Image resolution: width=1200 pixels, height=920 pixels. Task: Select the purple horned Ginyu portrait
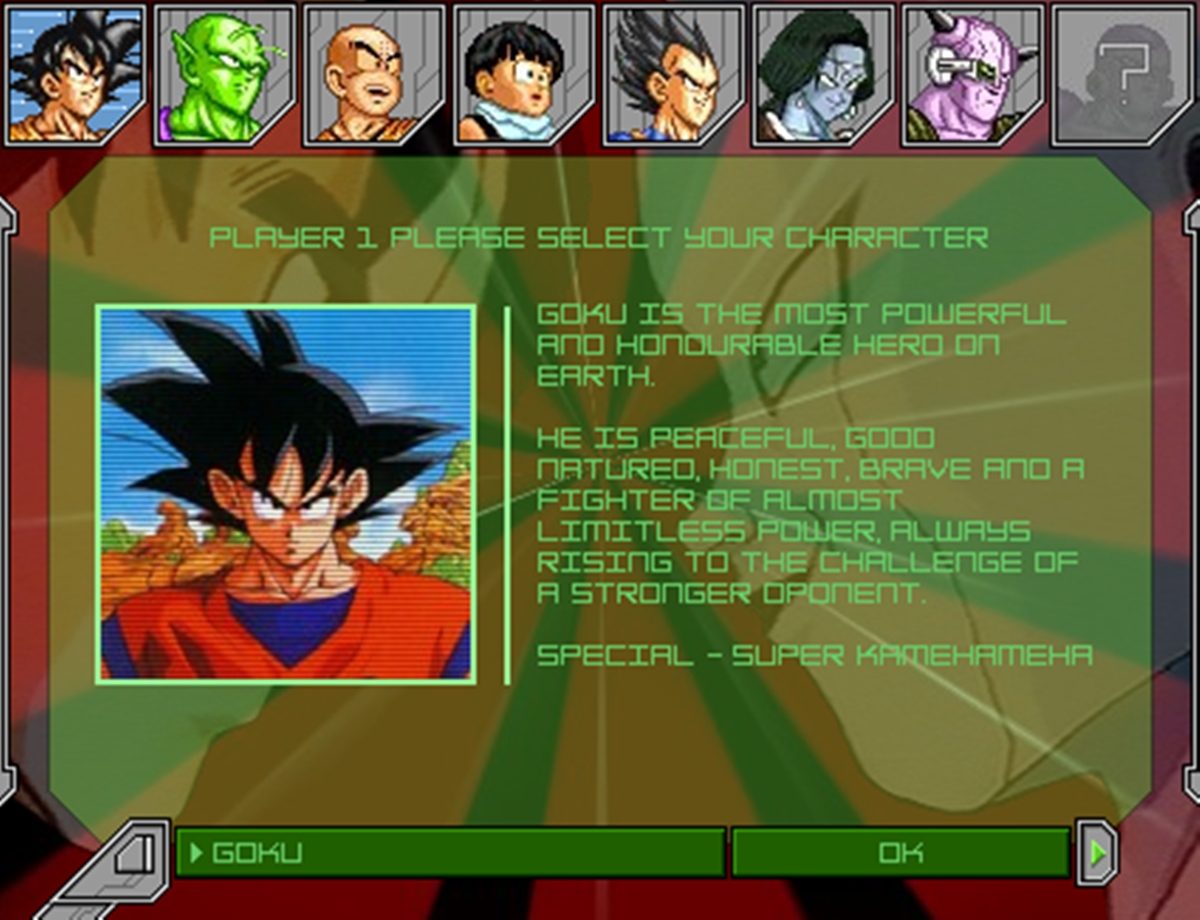(x=972, y=73)
